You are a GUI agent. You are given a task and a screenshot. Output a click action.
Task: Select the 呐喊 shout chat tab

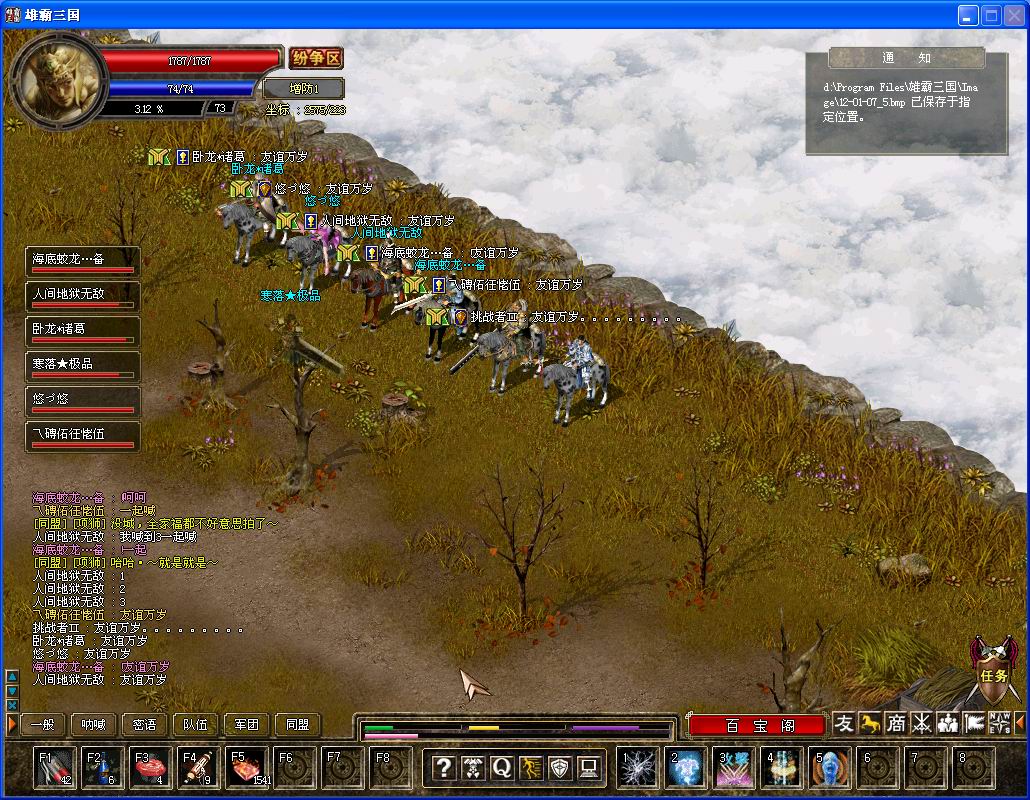[x=93, y=725]
